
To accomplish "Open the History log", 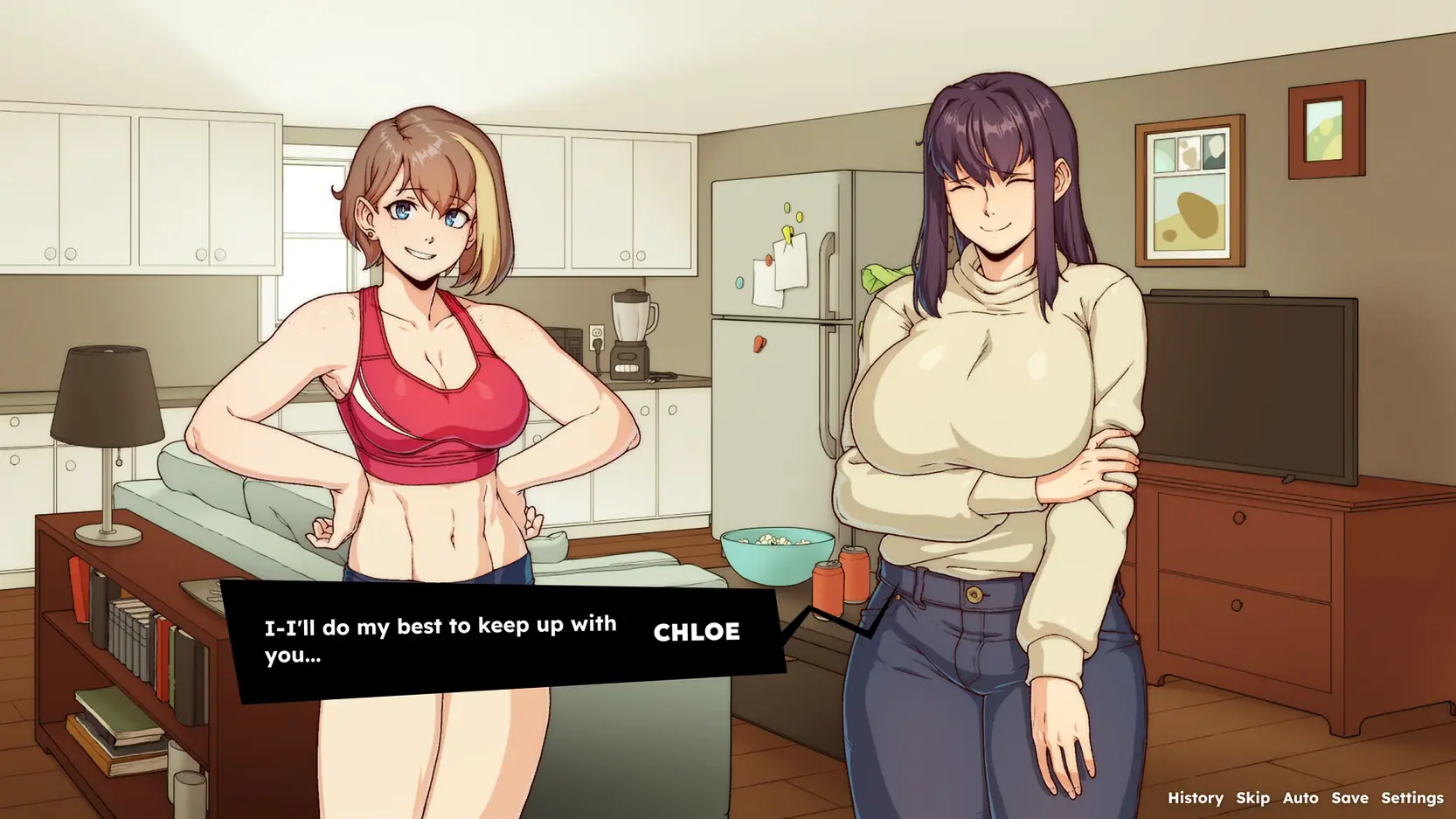I will (1195, 797).
